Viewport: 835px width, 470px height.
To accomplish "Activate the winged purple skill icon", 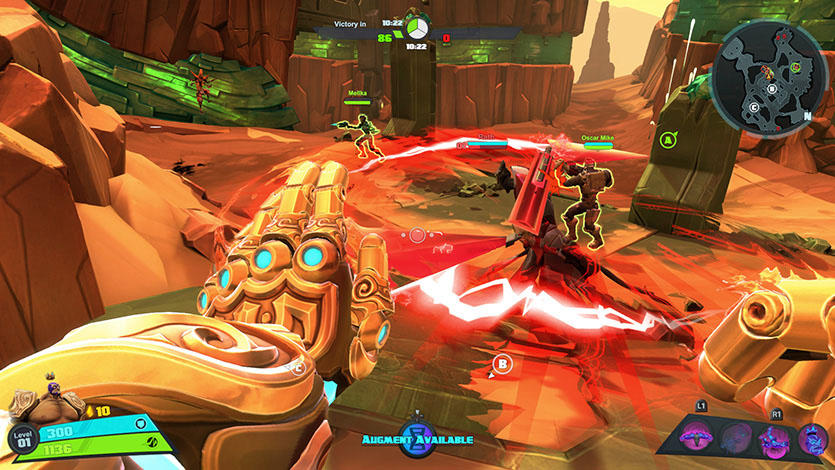I will point(695,436).
